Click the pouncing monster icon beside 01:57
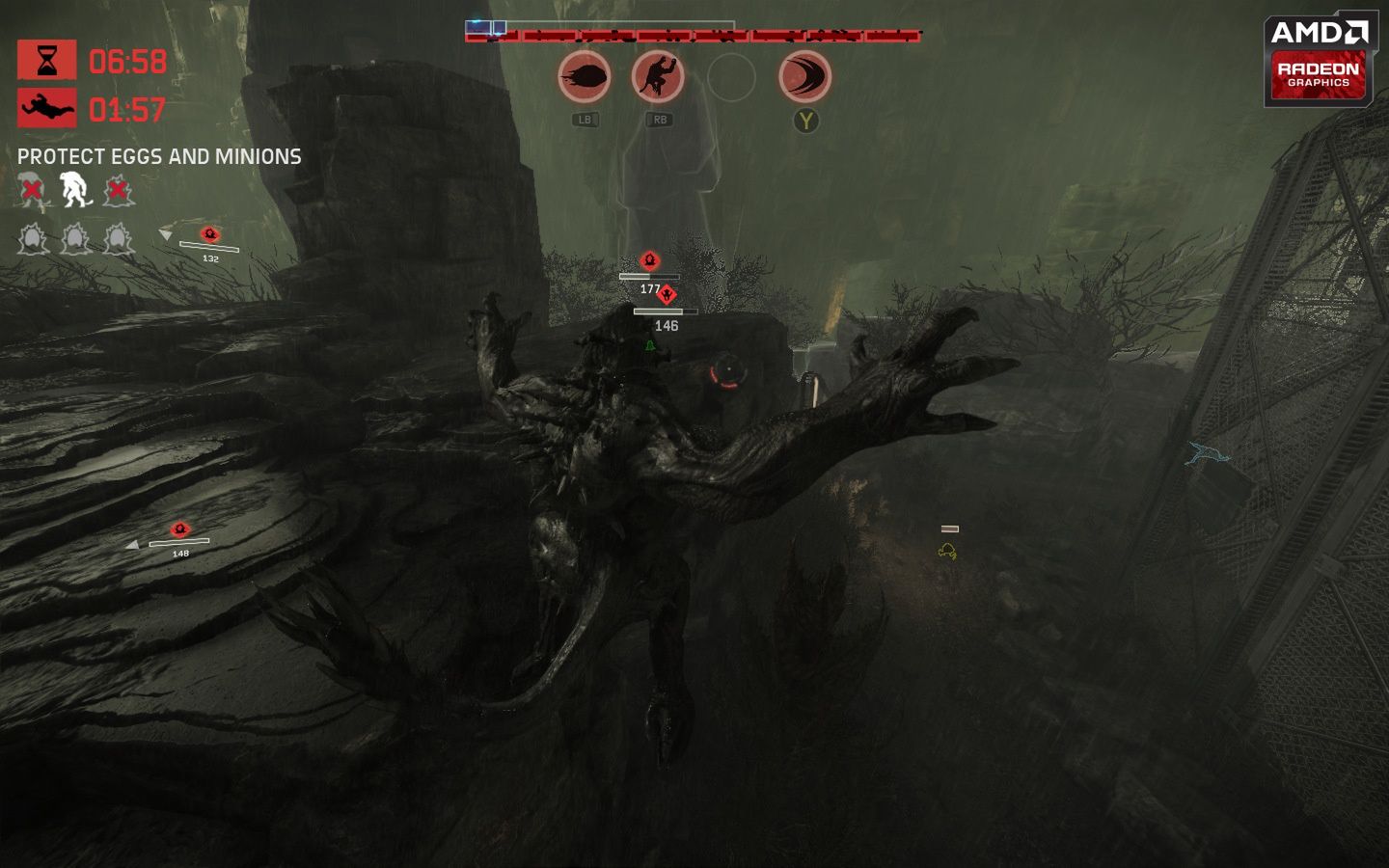This screenshot has width=1389, height=868. tap(45, 108)
